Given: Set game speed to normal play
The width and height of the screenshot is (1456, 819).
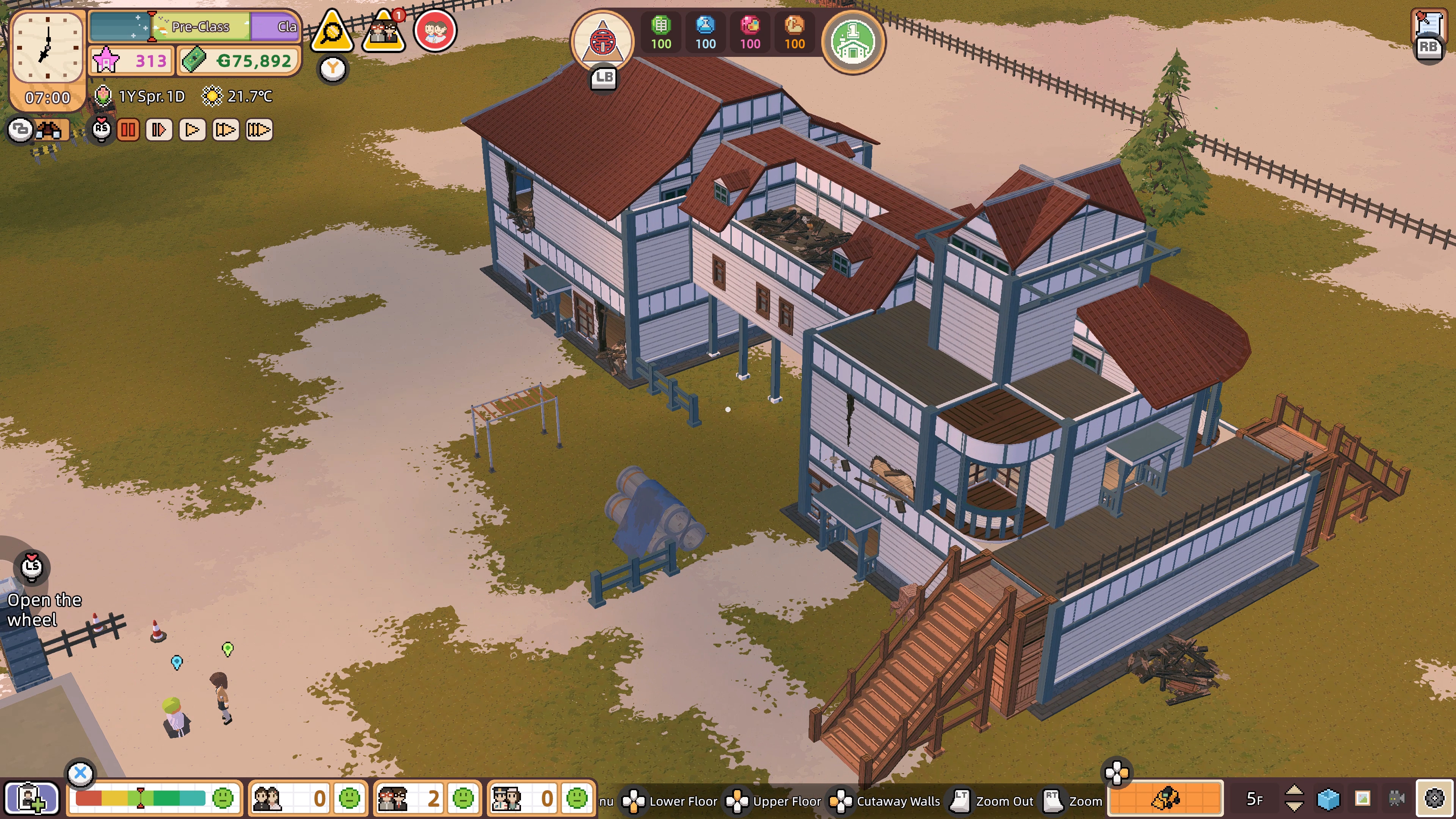Looking at the screenshot, I should (x=192, y=130).
